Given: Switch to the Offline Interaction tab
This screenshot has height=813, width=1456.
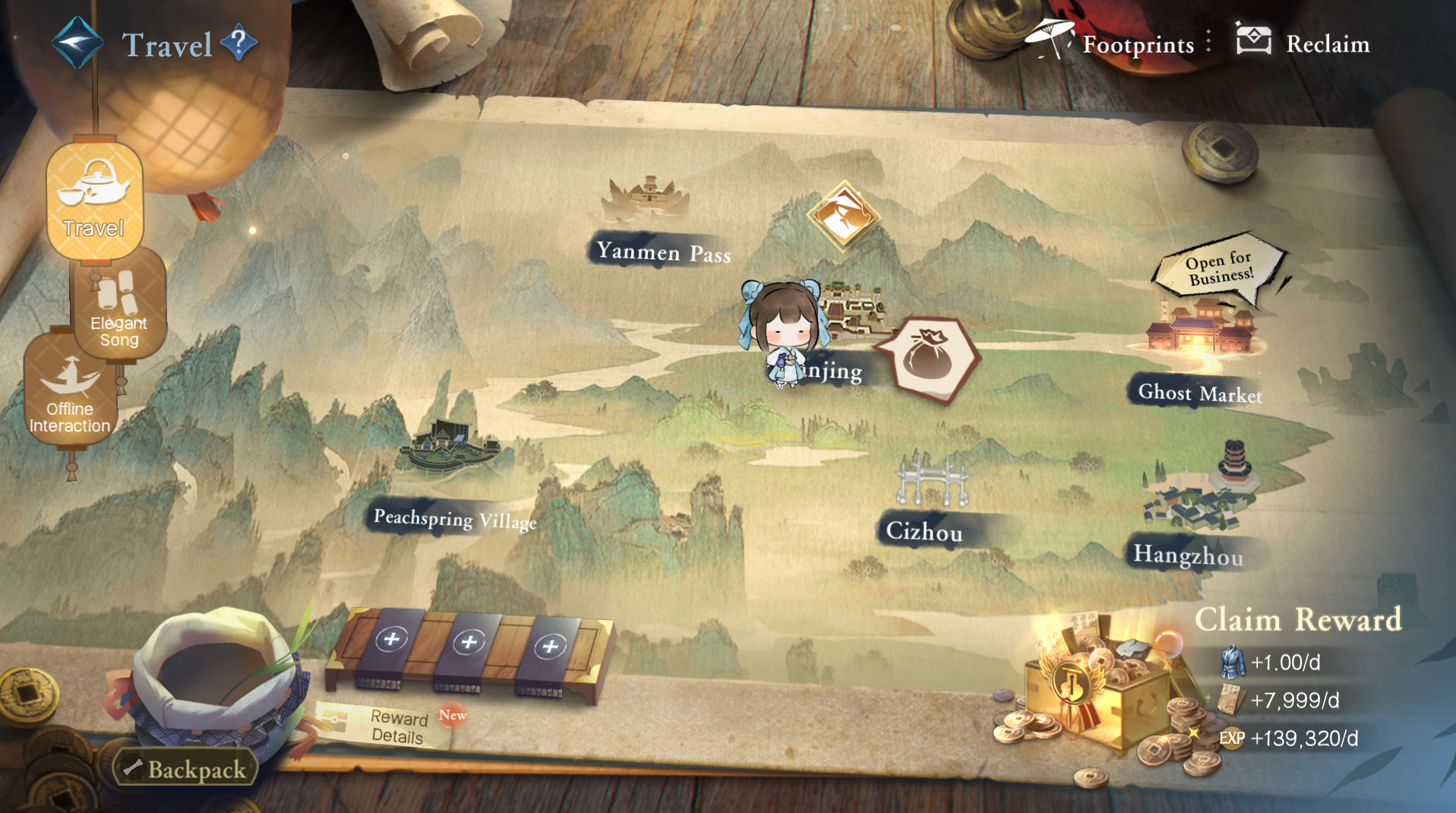Looking at the screenshot, I should [70, 393].
